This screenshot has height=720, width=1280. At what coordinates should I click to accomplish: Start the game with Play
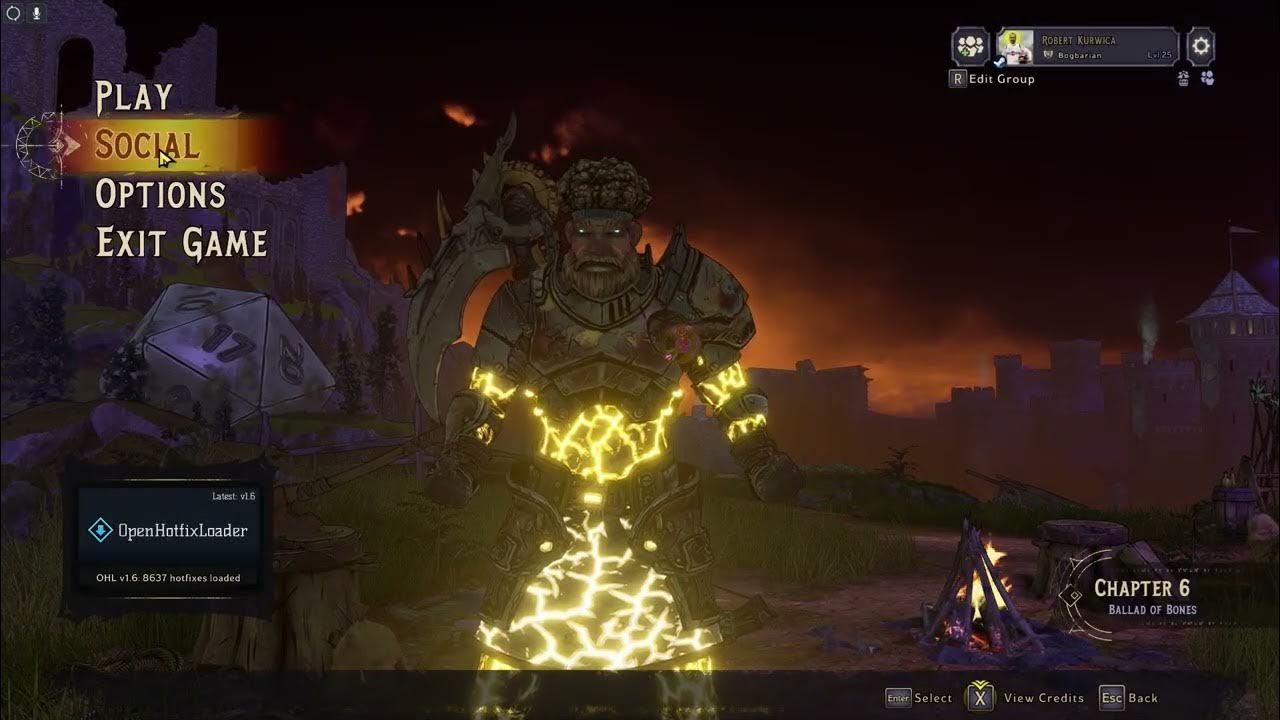134,97
